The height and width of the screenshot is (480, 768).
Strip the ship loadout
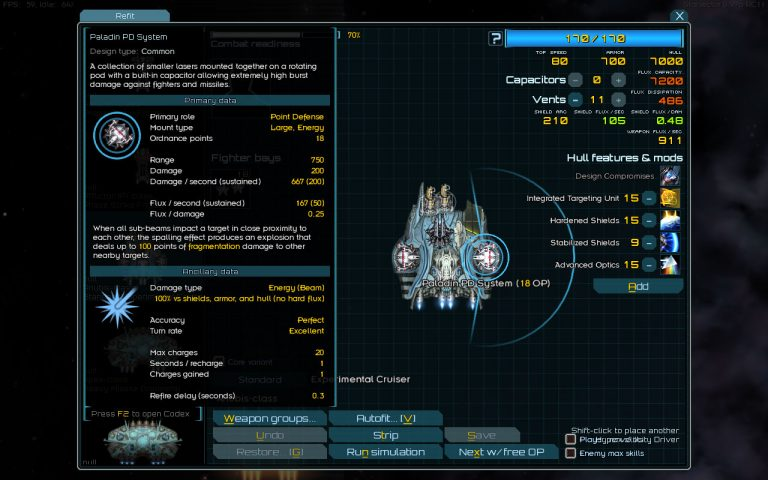point(385,435)
